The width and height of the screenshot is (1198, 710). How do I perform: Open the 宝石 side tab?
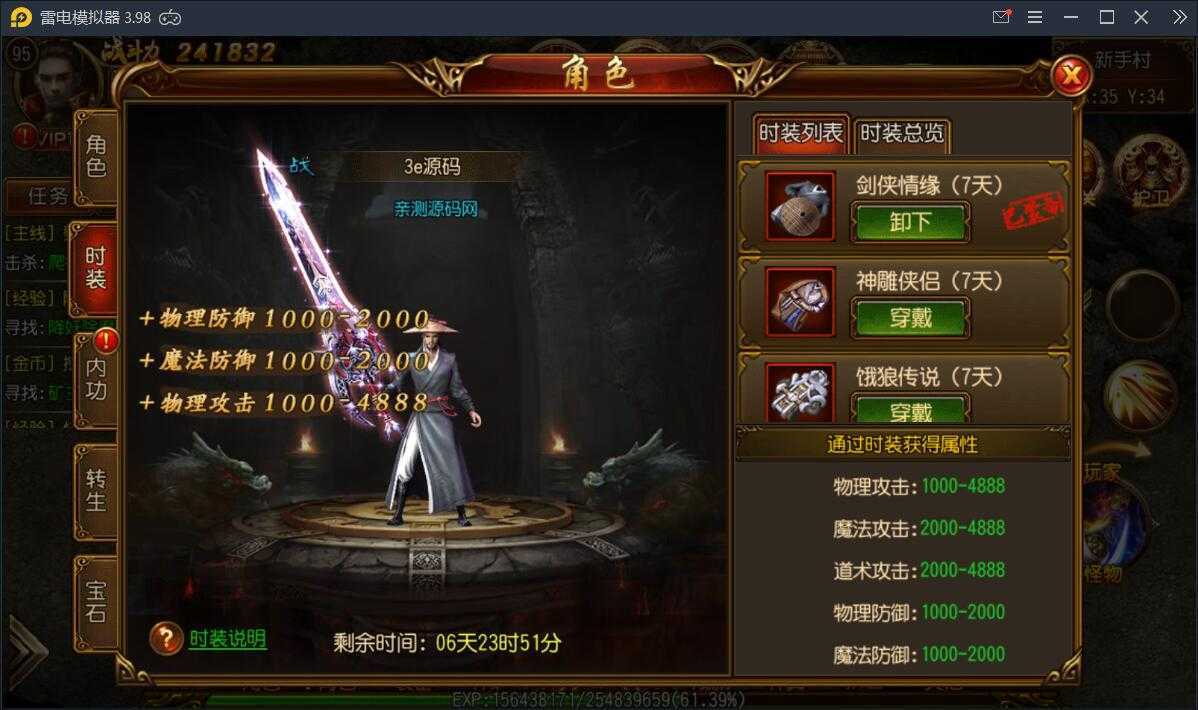[x=96, y=601]
